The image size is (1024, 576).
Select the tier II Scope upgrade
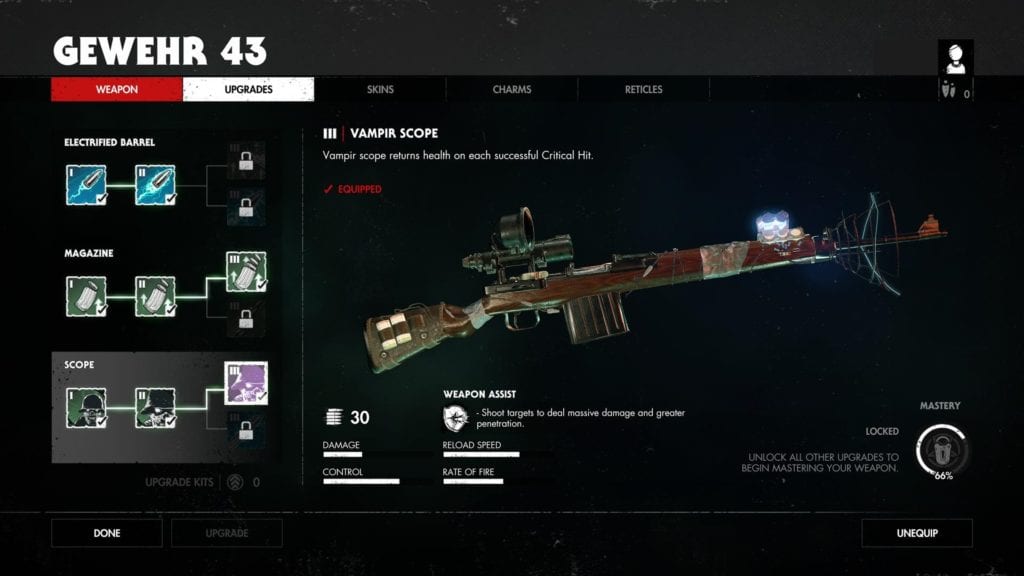tap(155, 407)
